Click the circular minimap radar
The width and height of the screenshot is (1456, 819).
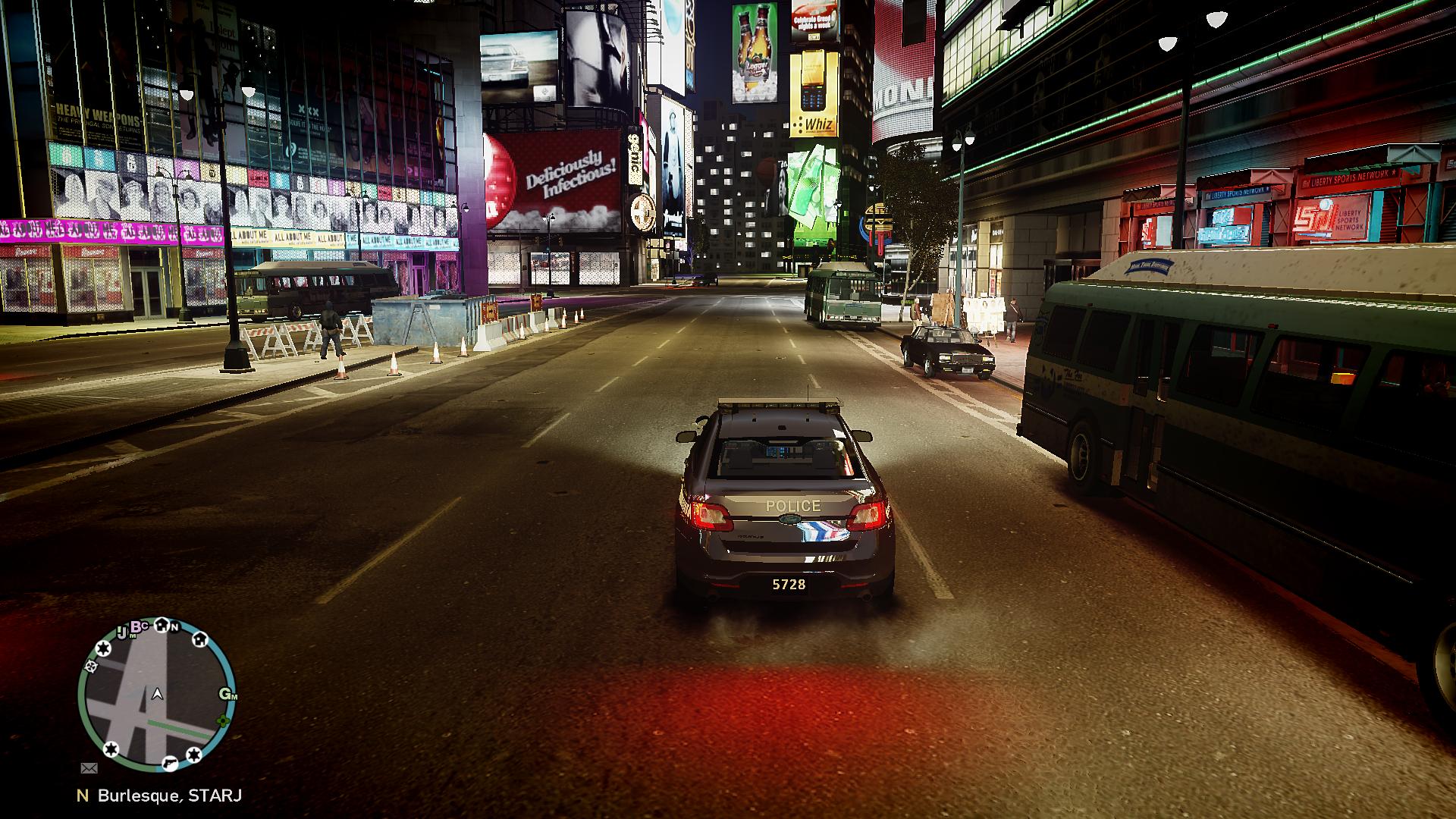pyautogui.click(x=157, y=695)
